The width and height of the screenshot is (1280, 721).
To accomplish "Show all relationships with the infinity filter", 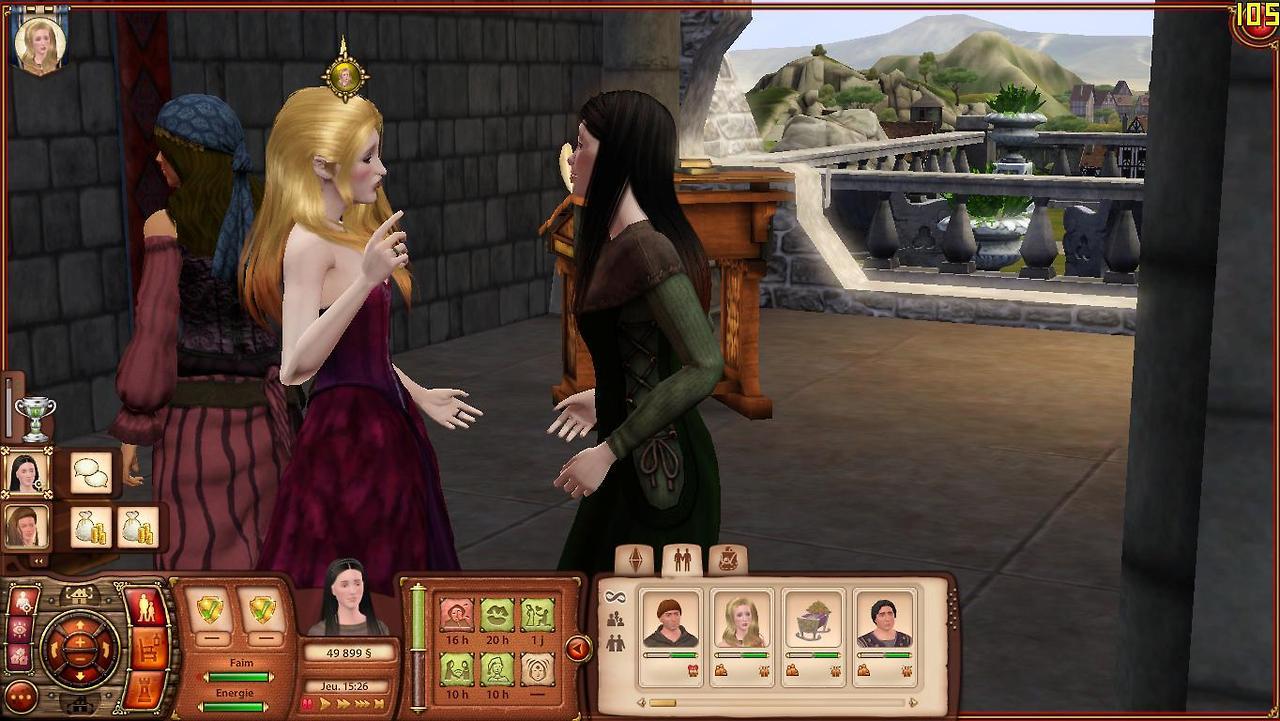I will 614,597.
